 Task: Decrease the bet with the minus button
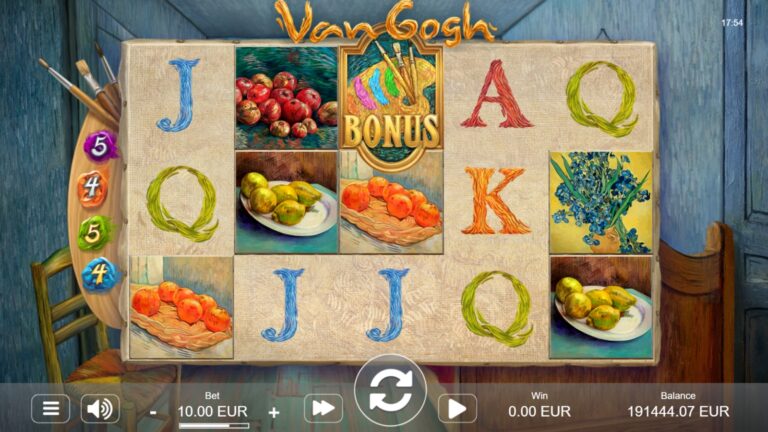click(x=153, y=411)
